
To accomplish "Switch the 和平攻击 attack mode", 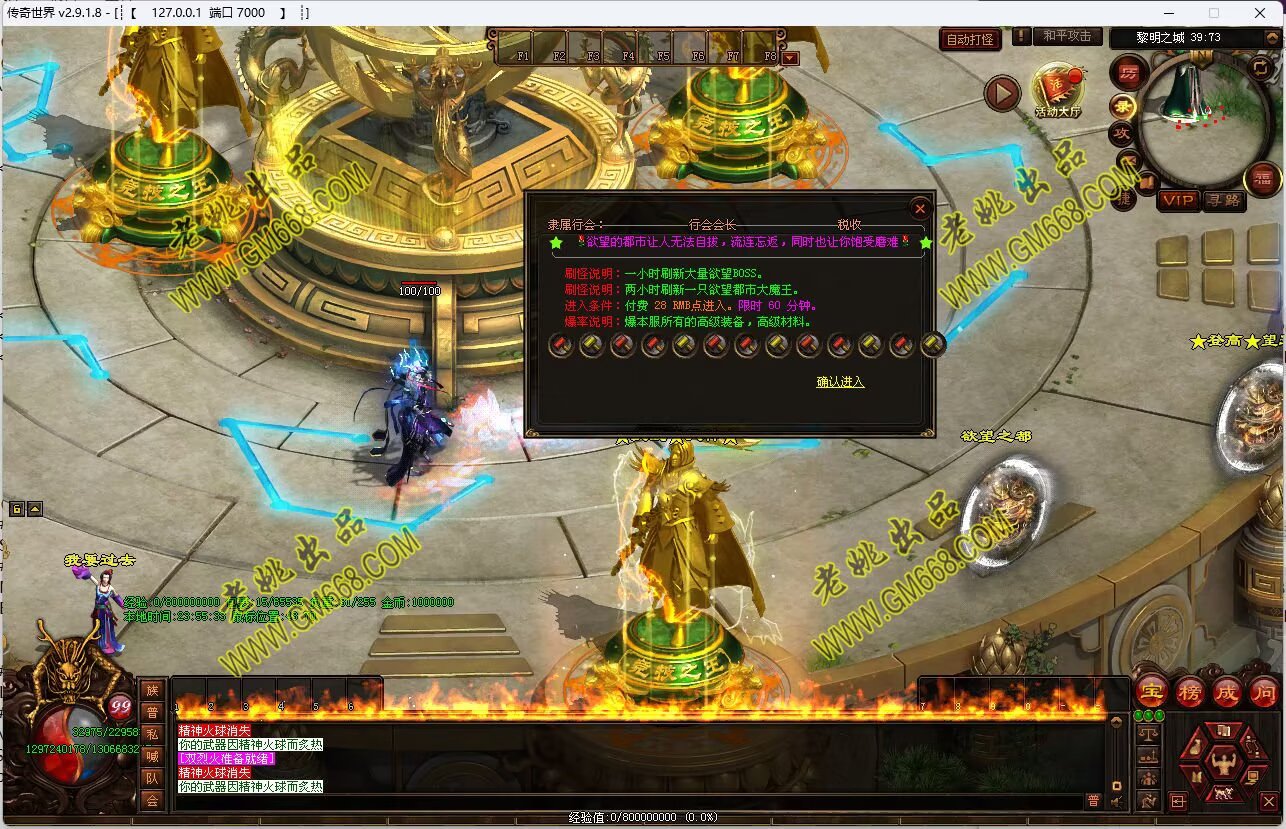I will click(1067, 36).
